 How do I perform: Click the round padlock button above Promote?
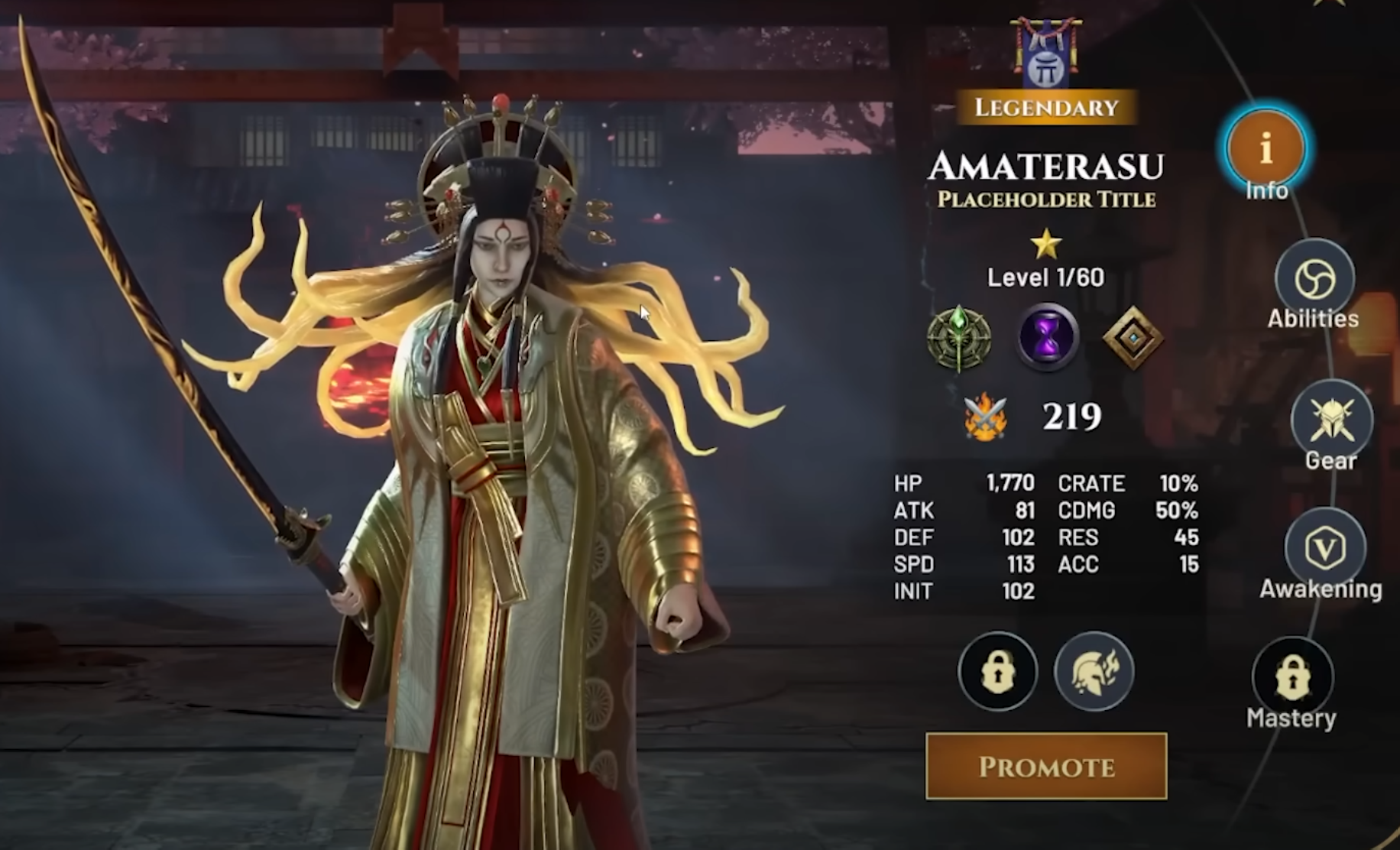pos(997,671)
